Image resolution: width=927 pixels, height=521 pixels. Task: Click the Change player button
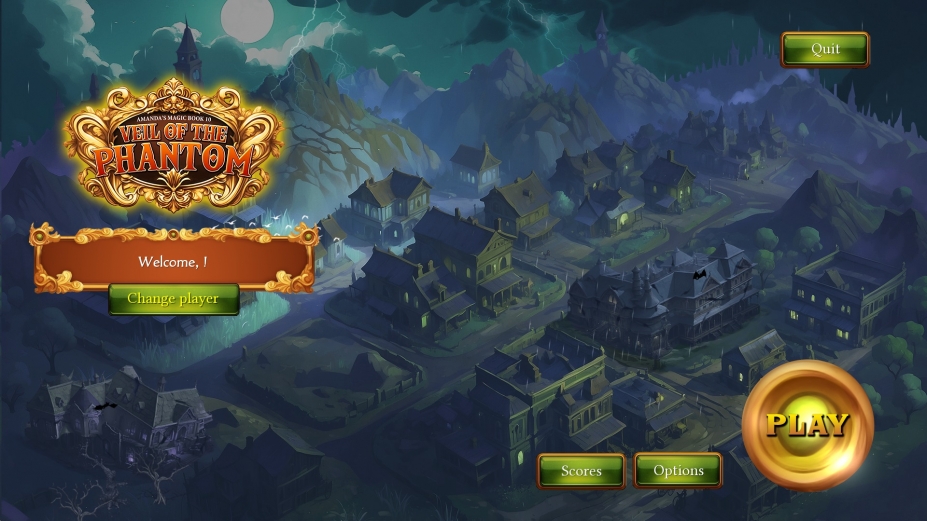click(173, 298)
